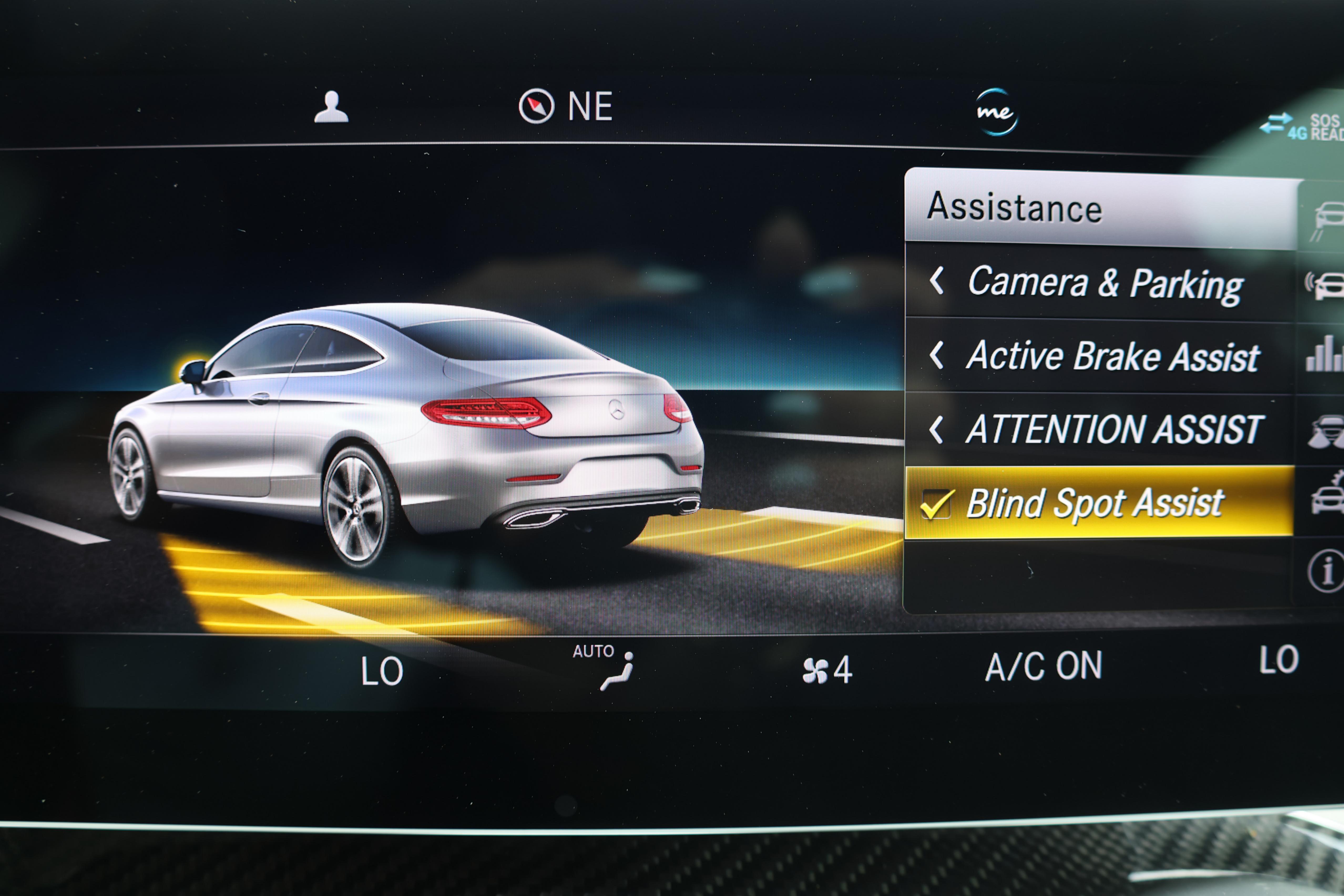Select the bar chart icon in sidebar
This screenshot has height=896, width=1344.
click(x=1324, y=354)
